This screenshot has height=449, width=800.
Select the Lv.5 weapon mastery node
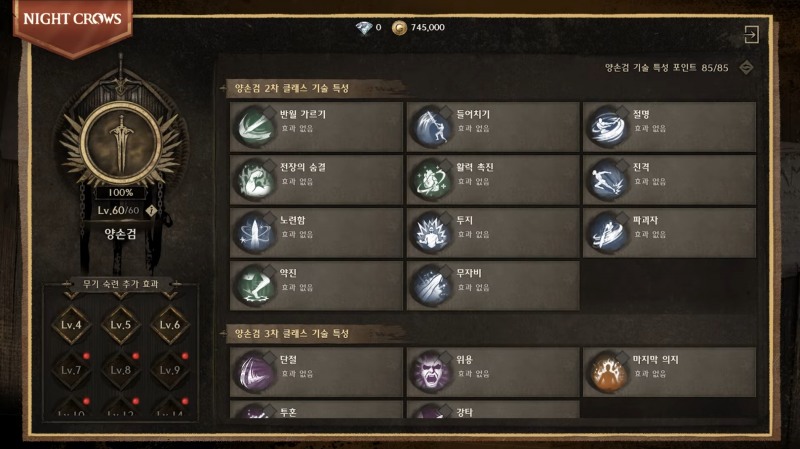121,325
